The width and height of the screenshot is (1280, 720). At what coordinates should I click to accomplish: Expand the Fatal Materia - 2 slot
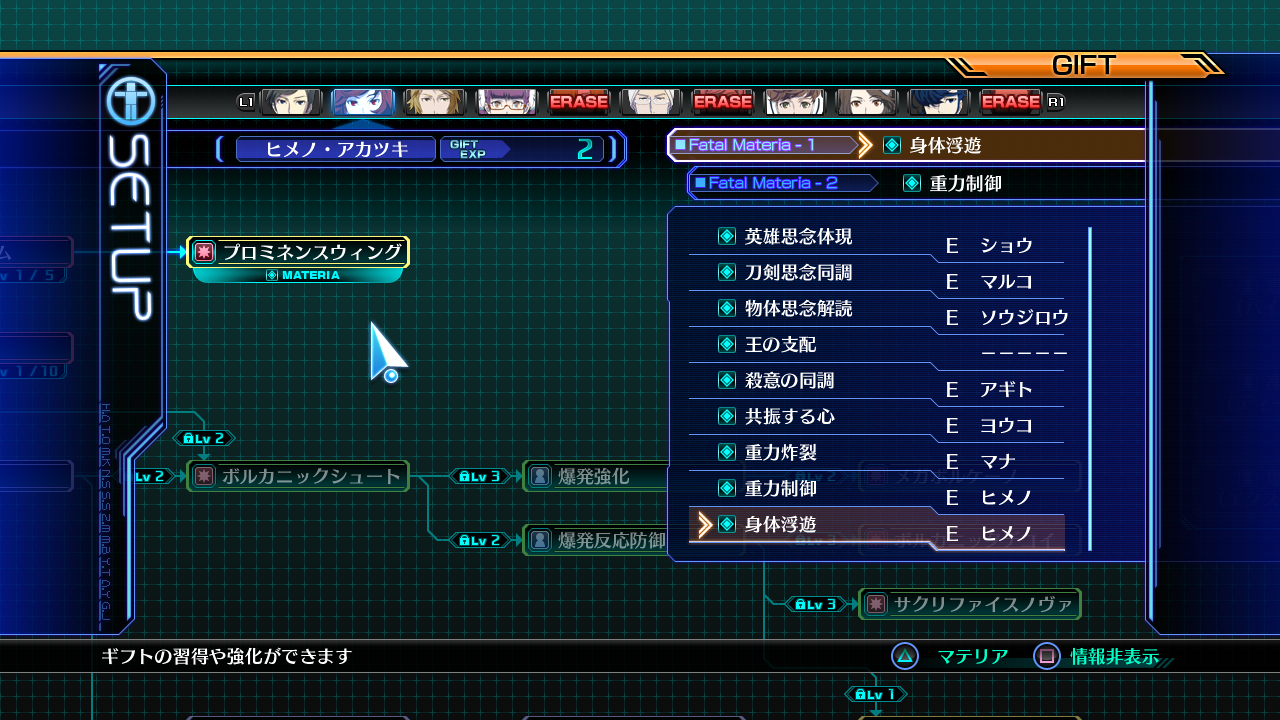[783, 183]
